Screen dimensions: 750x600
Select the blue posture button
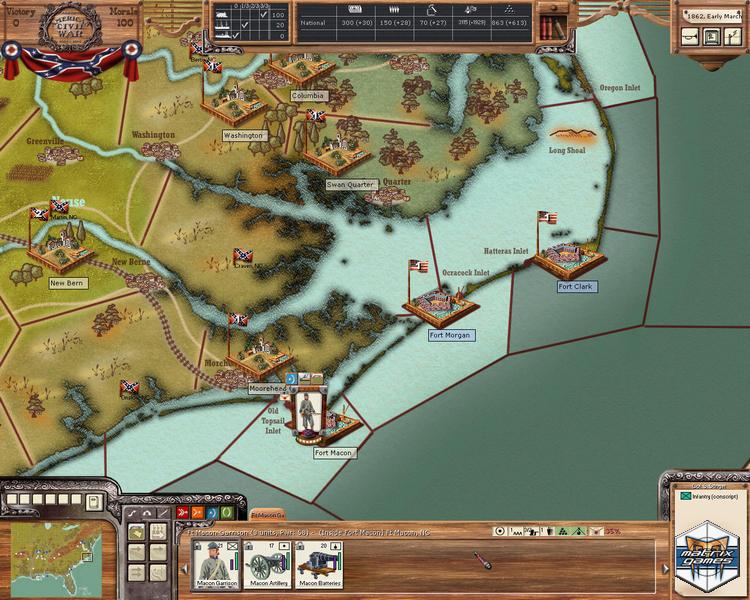point(213,513)
